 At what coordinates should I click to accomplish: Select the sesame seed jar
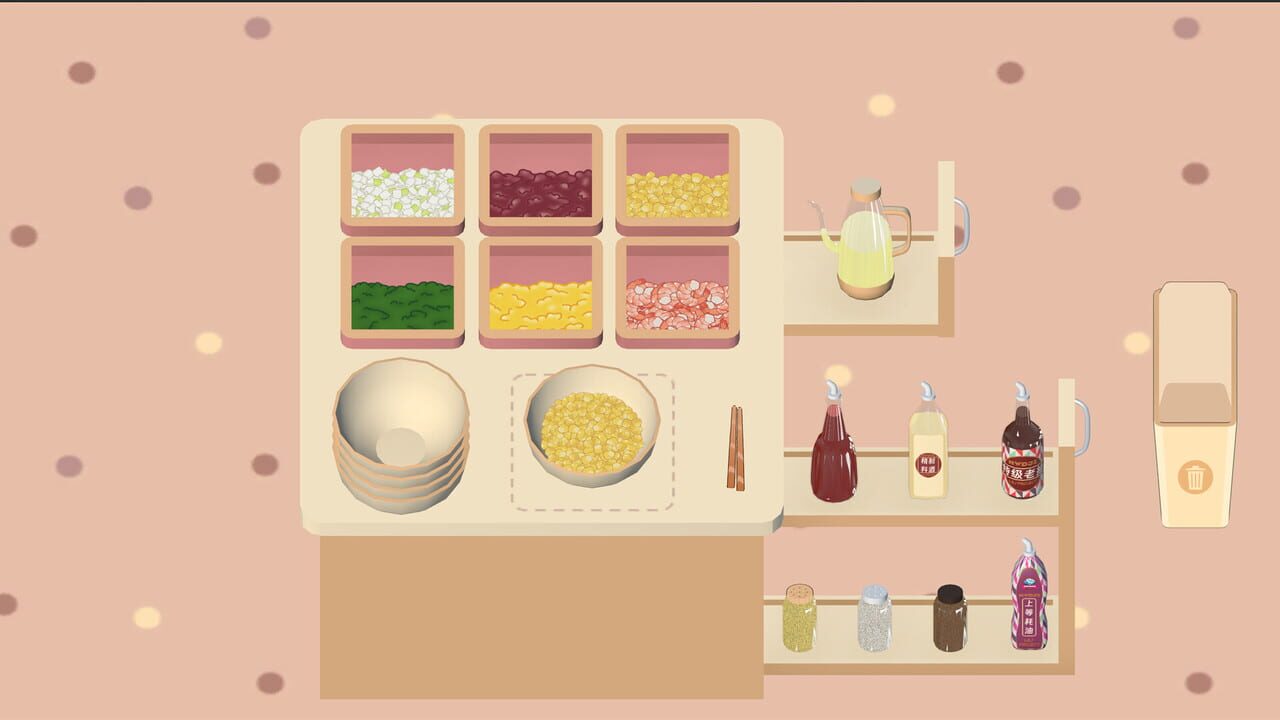pos(797,620)
